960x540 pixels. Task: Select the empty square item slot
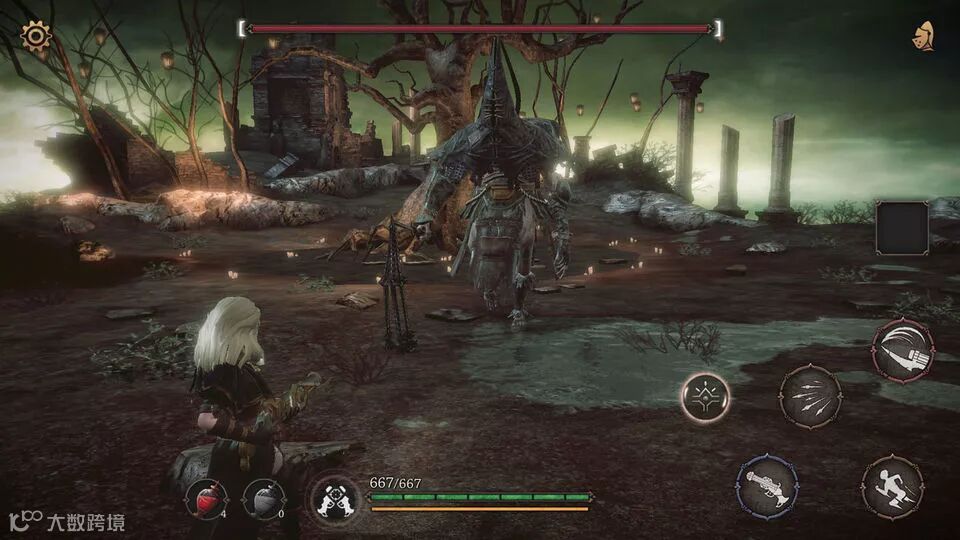[x=901, y=228]
